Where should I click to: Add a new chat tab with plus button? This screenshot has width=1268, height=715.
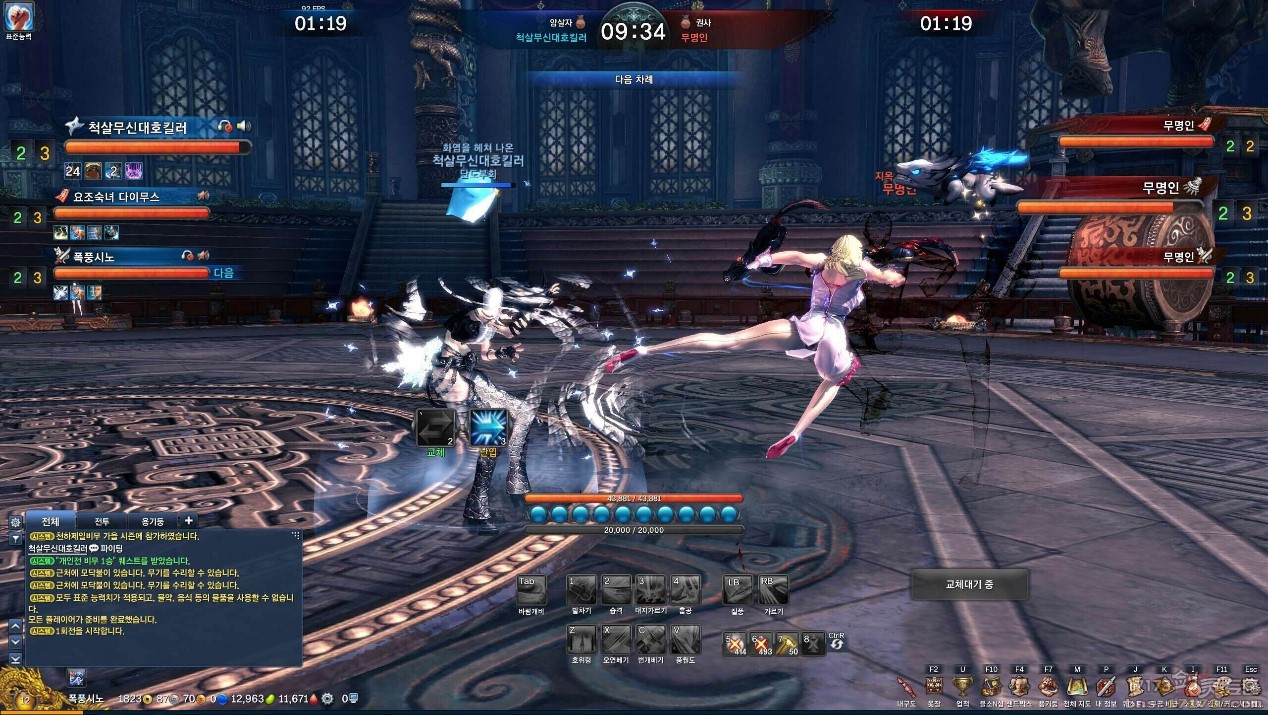pos(188,521)
